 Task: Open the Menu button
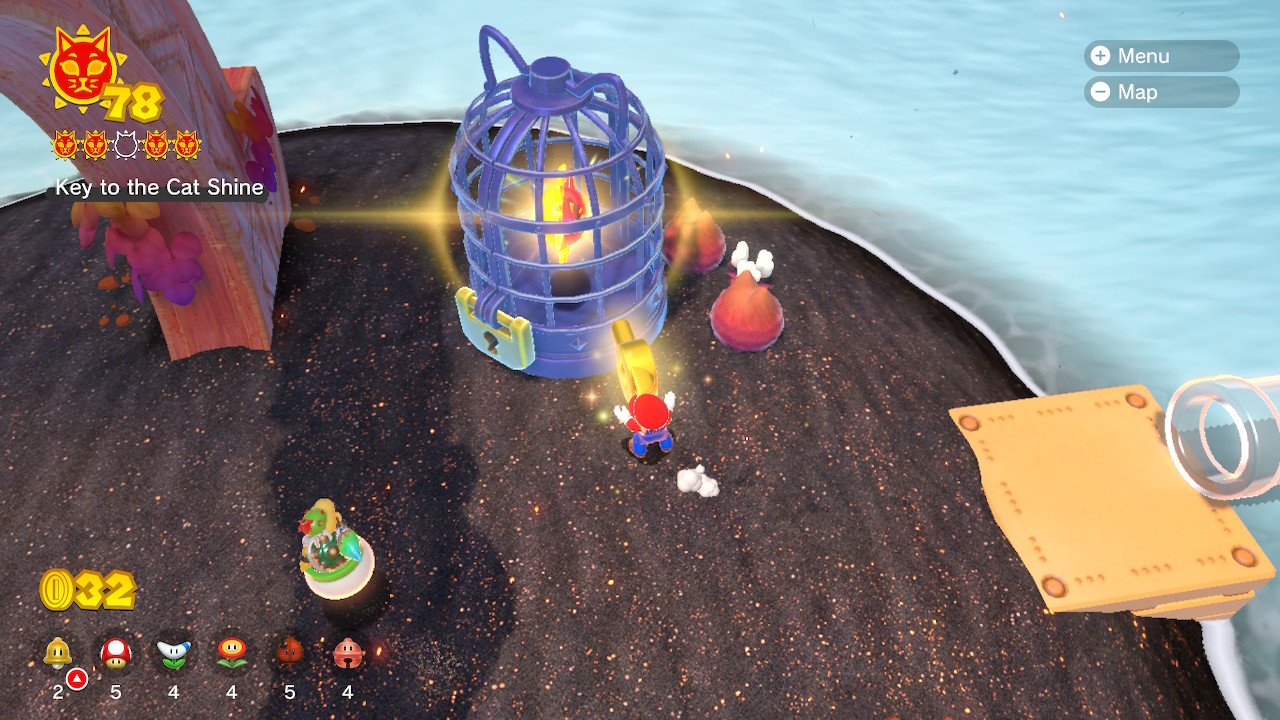click(1160, 56)
